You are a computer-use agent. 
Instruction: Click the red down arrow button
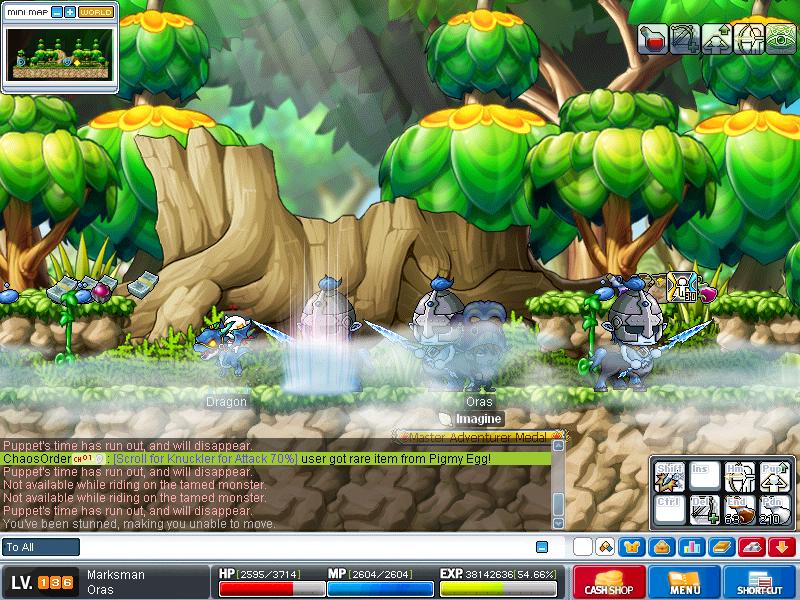tap(782, 547)
